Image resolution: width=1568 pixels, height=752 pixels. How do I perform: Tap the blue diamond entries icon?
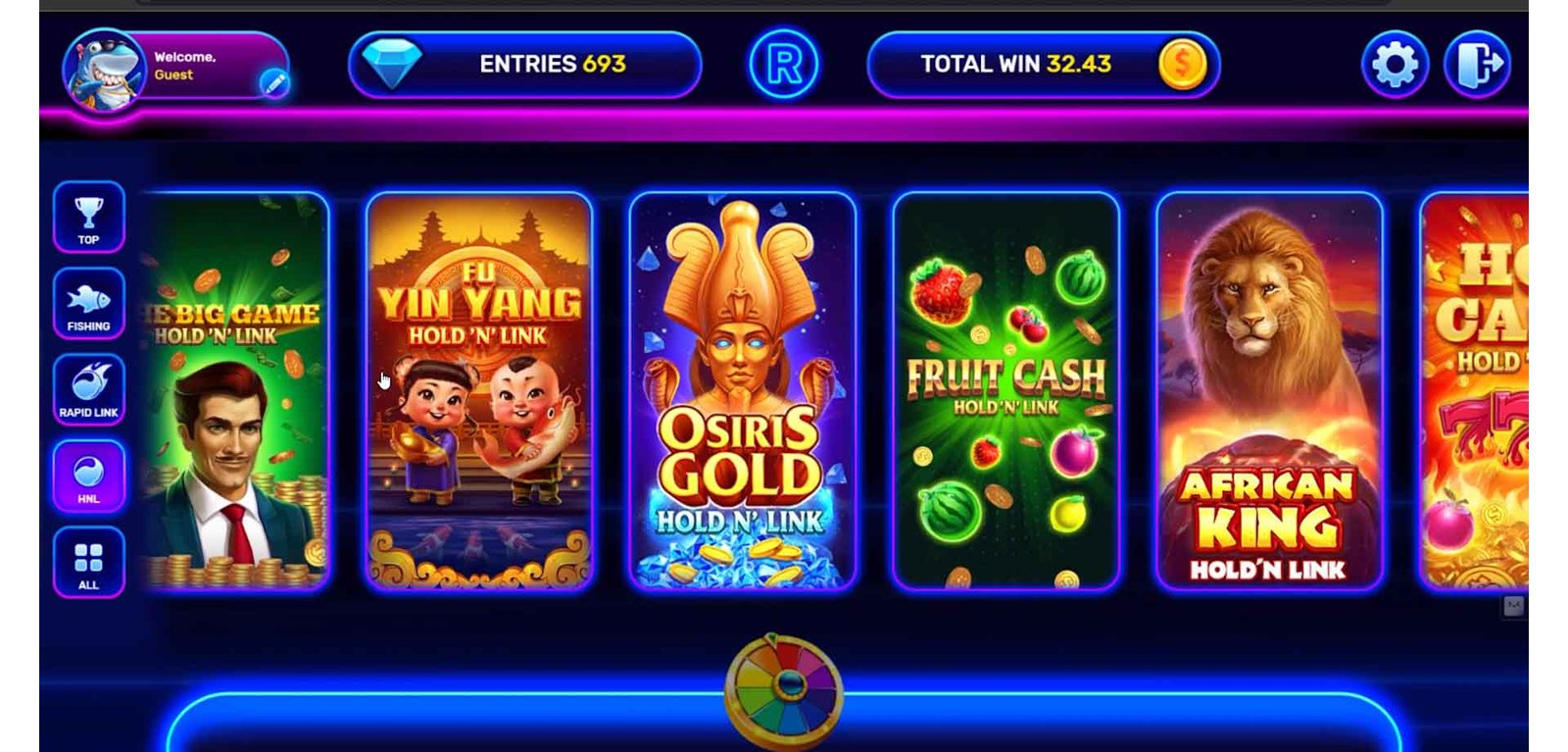pyautogui.click(x=391, y=64)
